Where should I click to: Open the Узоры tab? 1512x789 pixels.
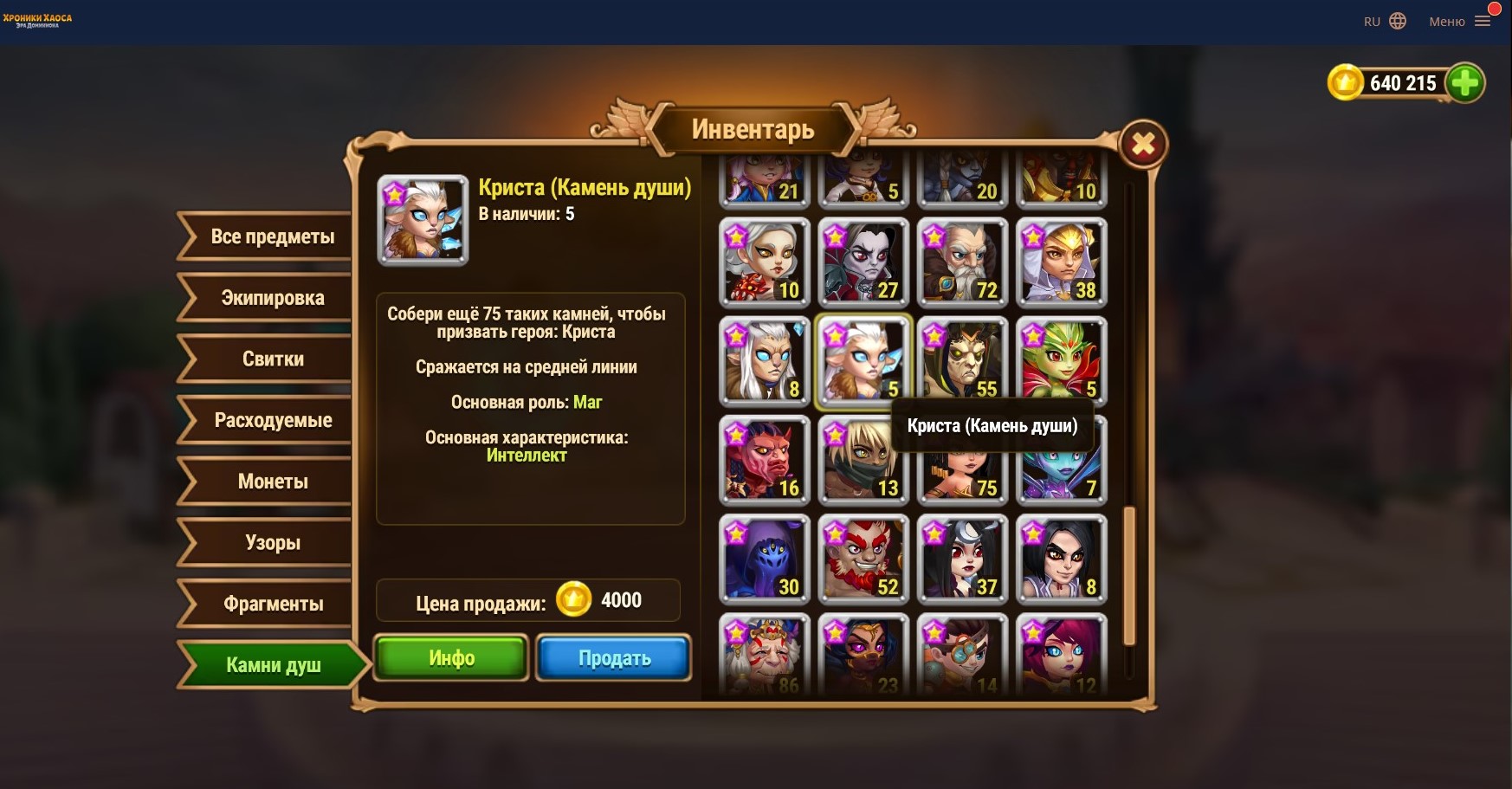pyautogui.click(x=272, y=543)
